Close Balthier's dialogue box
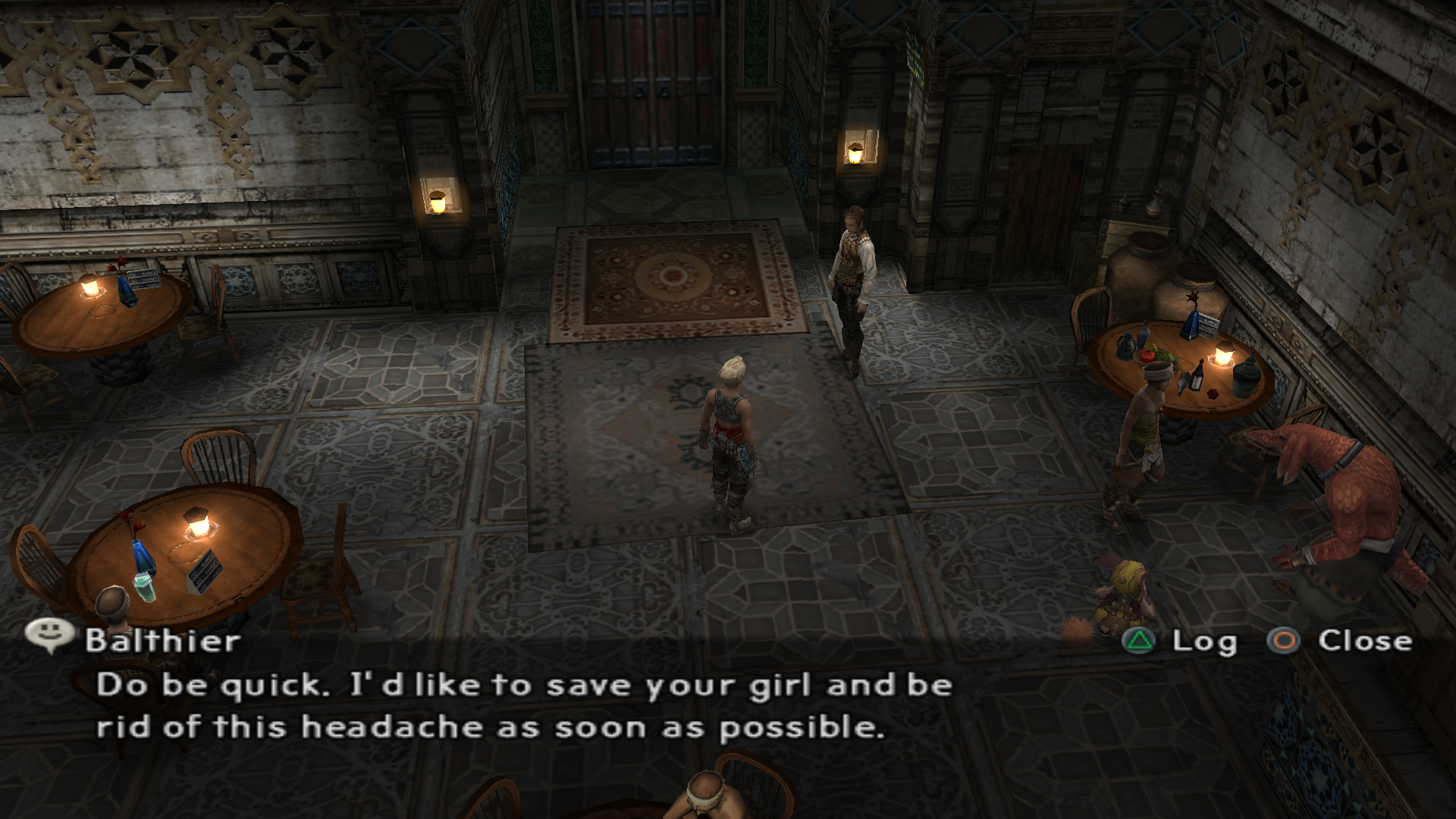The image size is (1456, 819). [x=1339, y=642]
